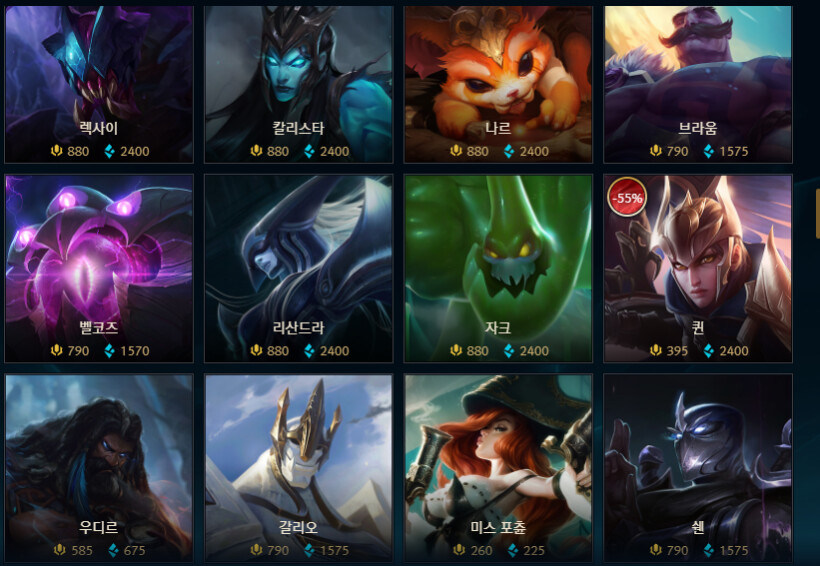This screenshot has width=820, height=566.
Task: Choose the green 자크 champion card
Action: (498, 268)
